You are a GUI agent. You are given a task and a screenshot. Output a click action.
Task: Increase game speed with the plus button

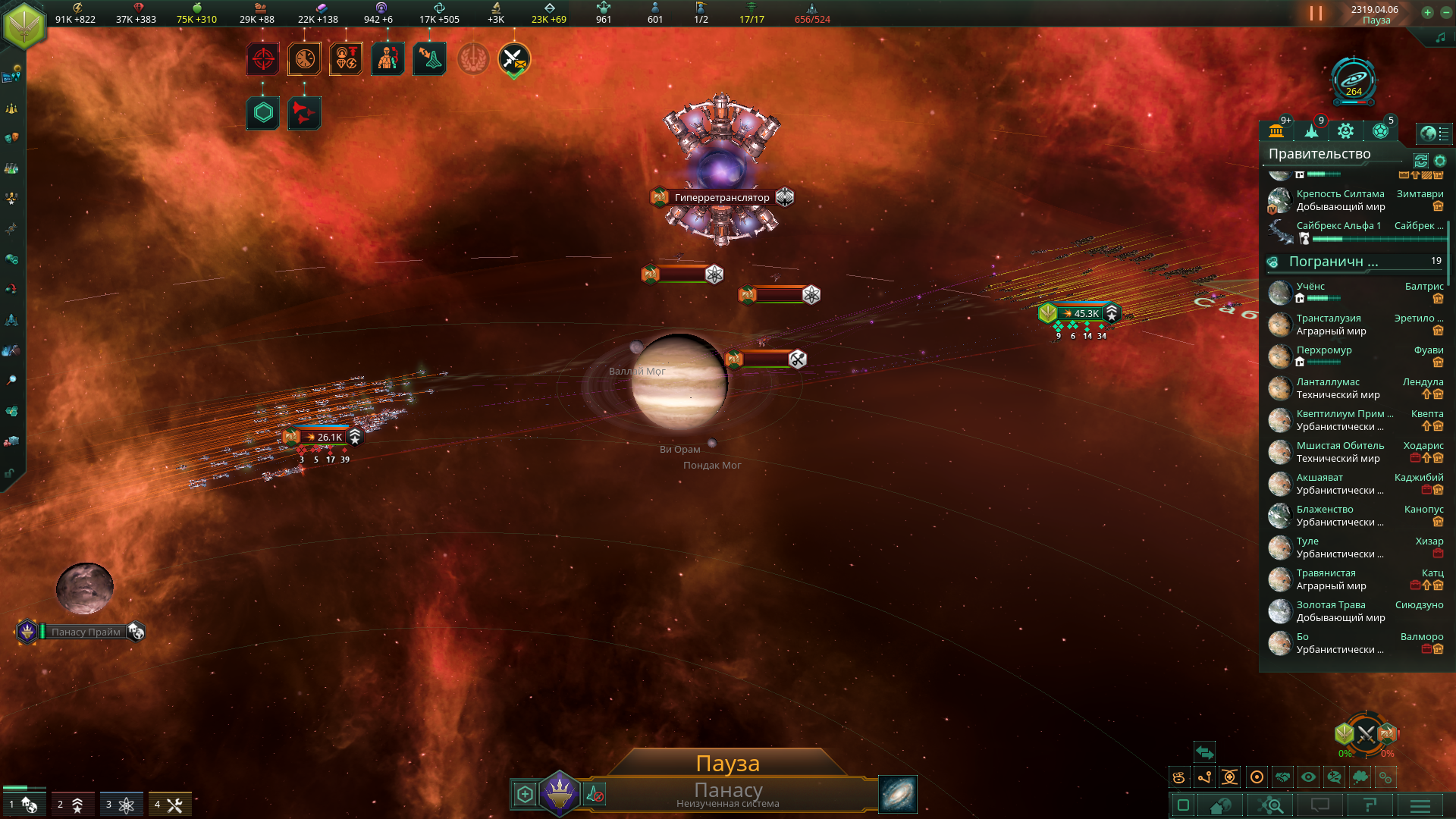(x=1427, y=12)
